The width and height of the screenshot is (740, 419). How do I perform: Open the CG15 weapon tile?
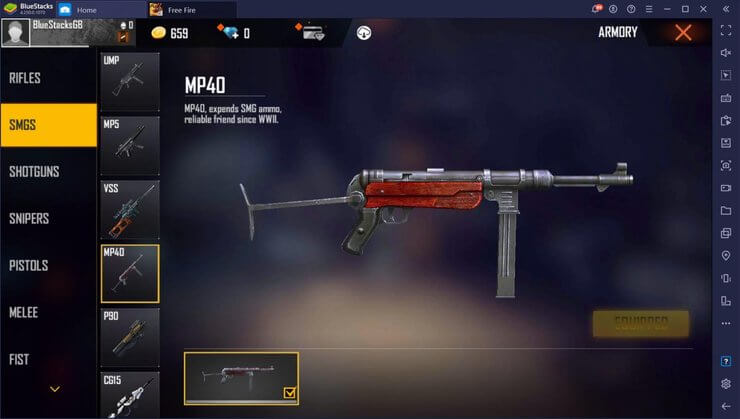pyautogui.click(x=130, y=394)
